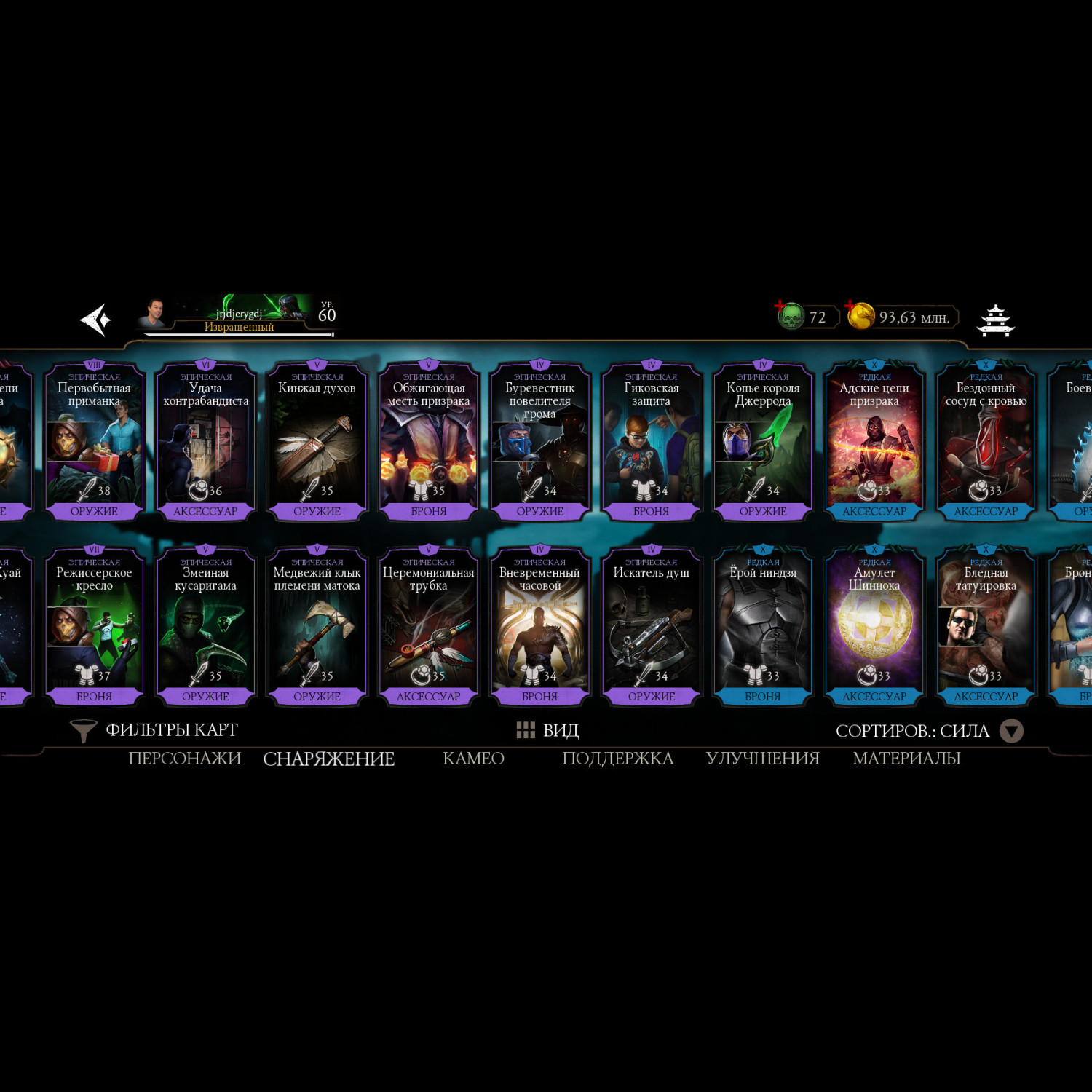
Task: Open the pagoda home icon
Action: (995, 320)
